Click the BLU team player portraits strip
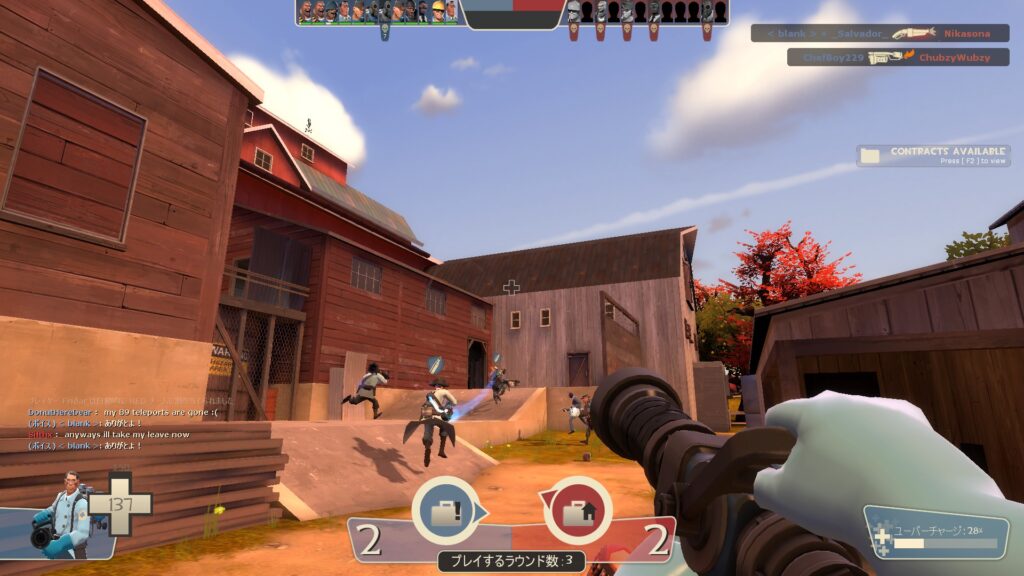Image resolution: width=1024 pixels, height=576 pixels. click(378, 12)
